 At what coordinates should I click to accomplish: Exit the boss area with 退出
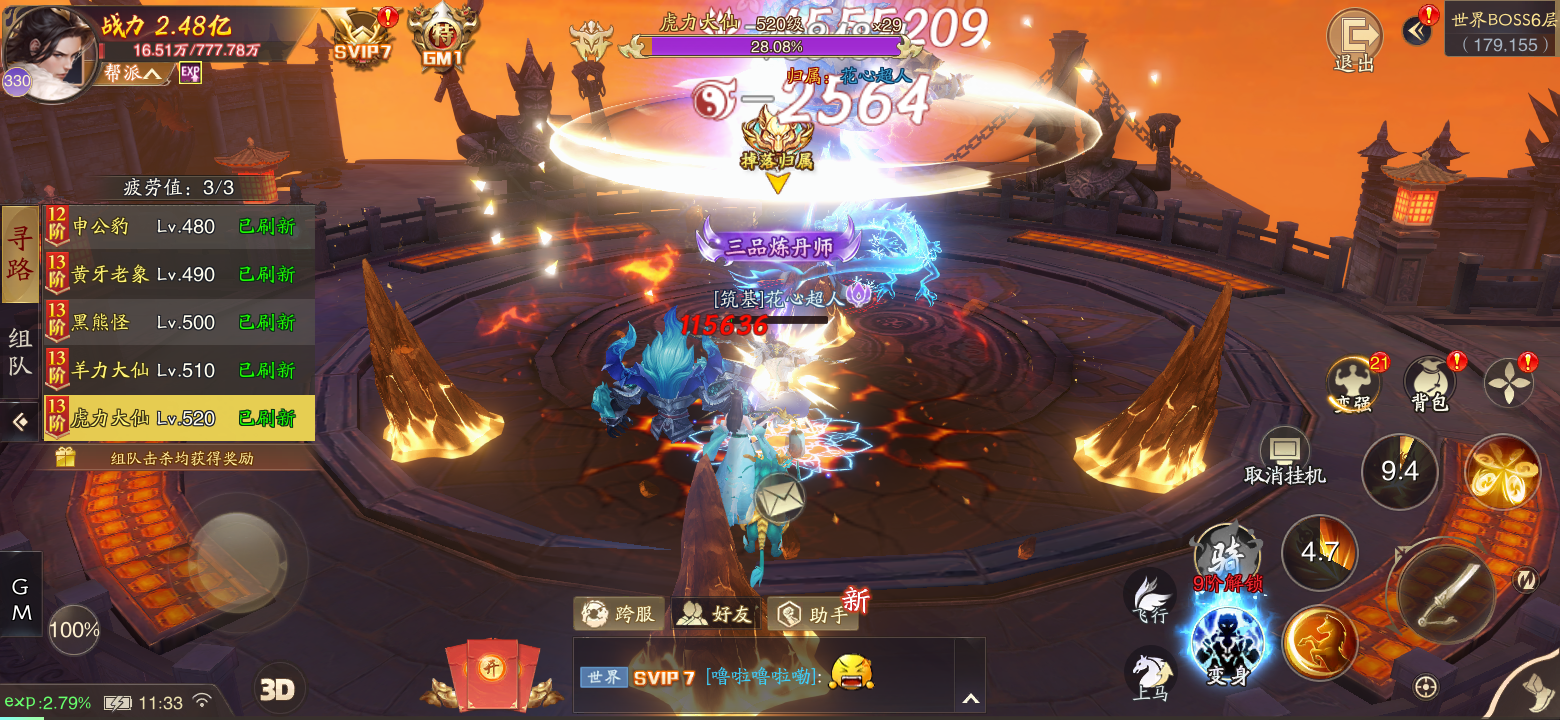pyautogui.click(x=1353, y=40)
